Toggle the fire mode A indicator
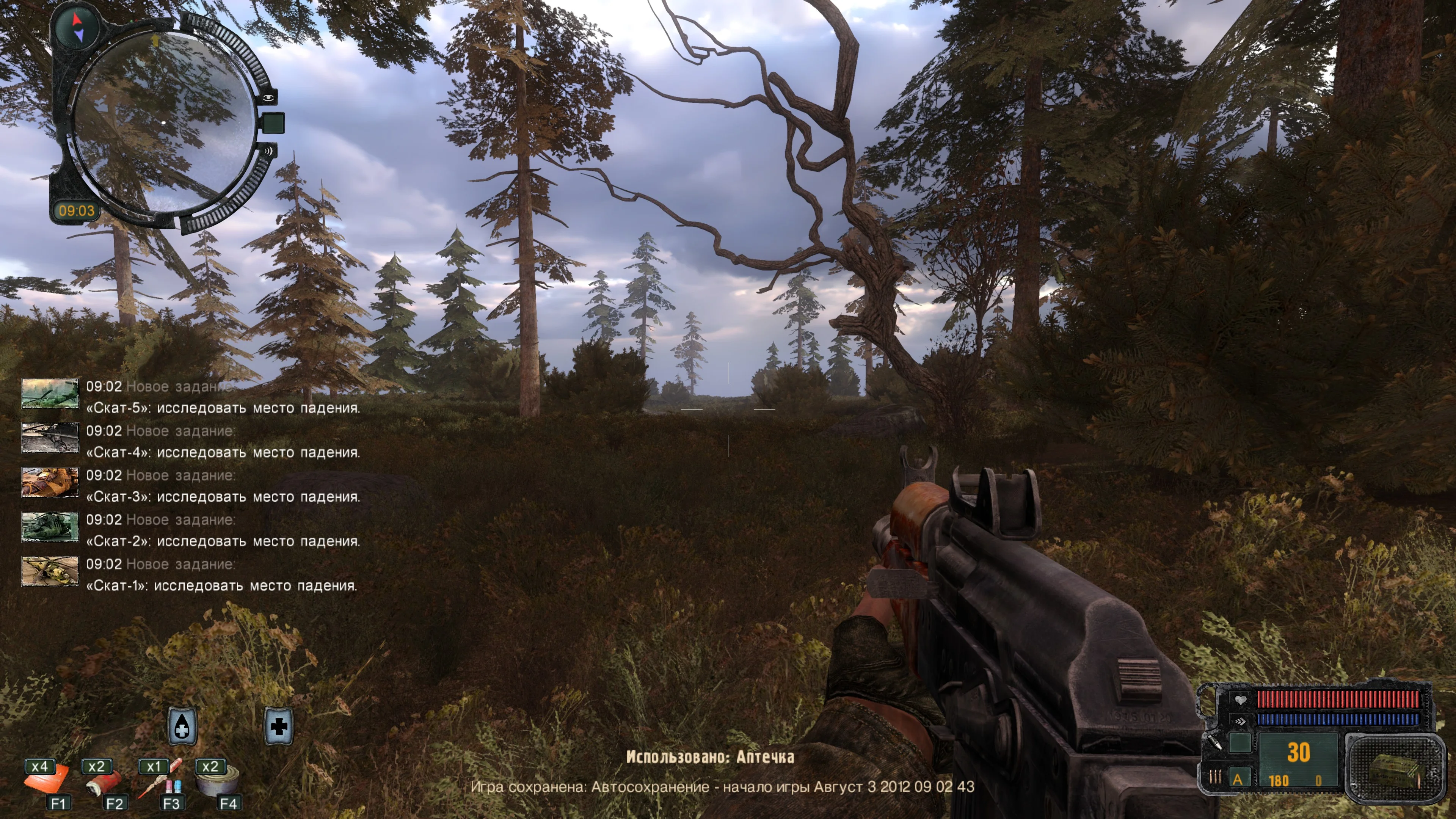Viewport: 1456px width, 819px height. tap(1237, 779)
